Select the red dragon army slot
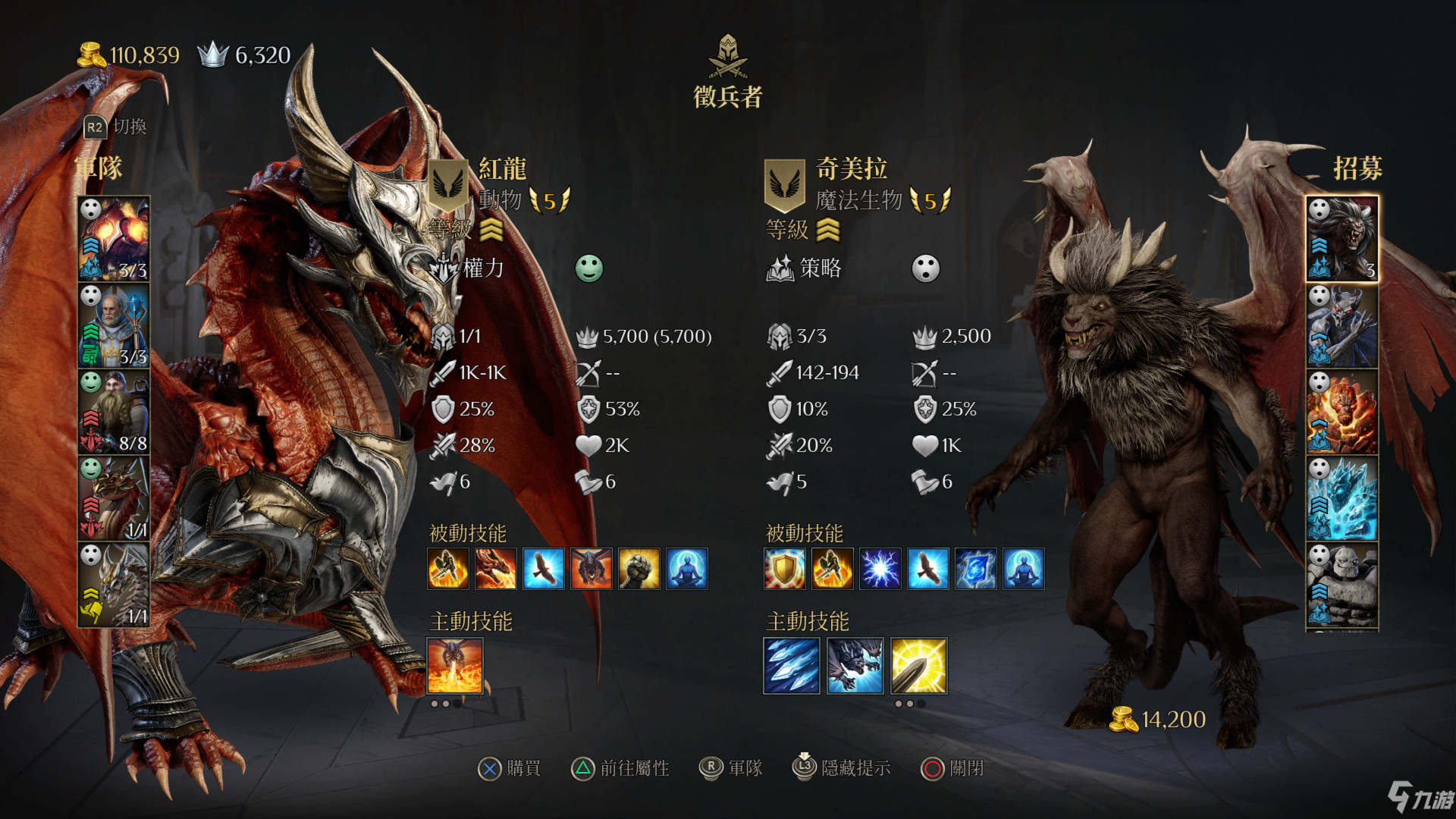 pos(114,498)
